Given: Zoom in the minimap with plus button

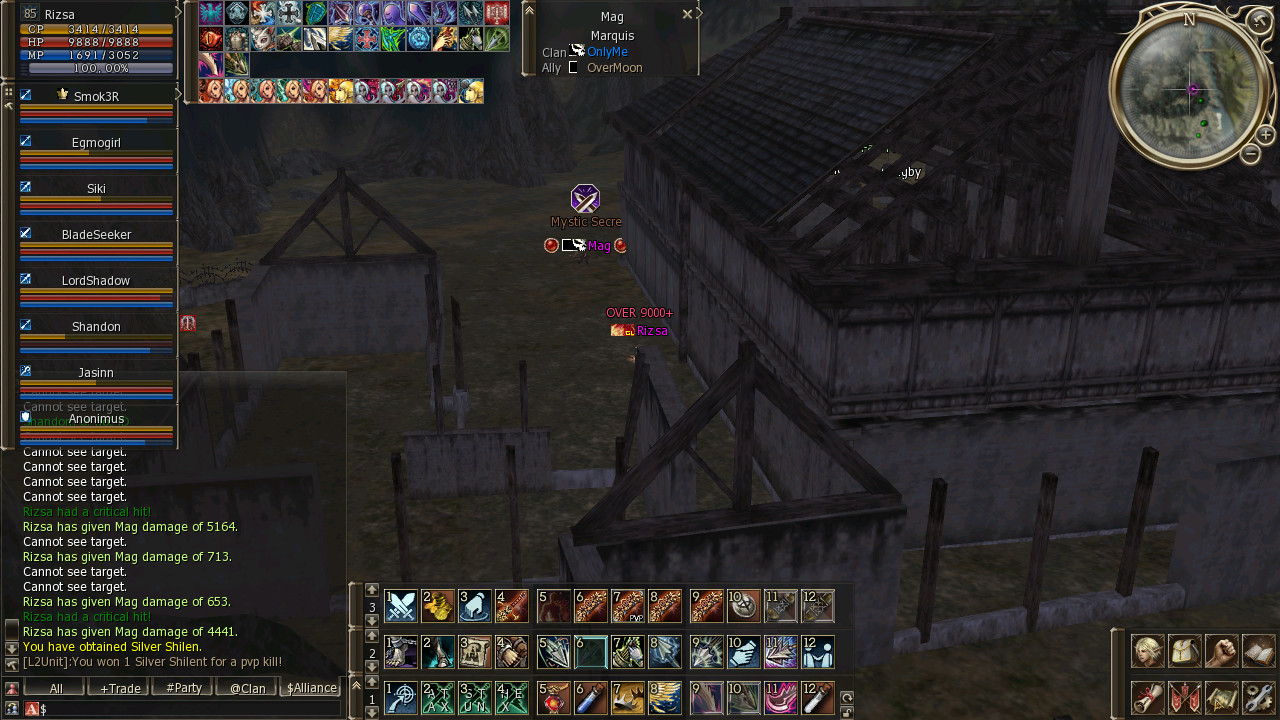Looking at the screenshot, I should 1265,134.
